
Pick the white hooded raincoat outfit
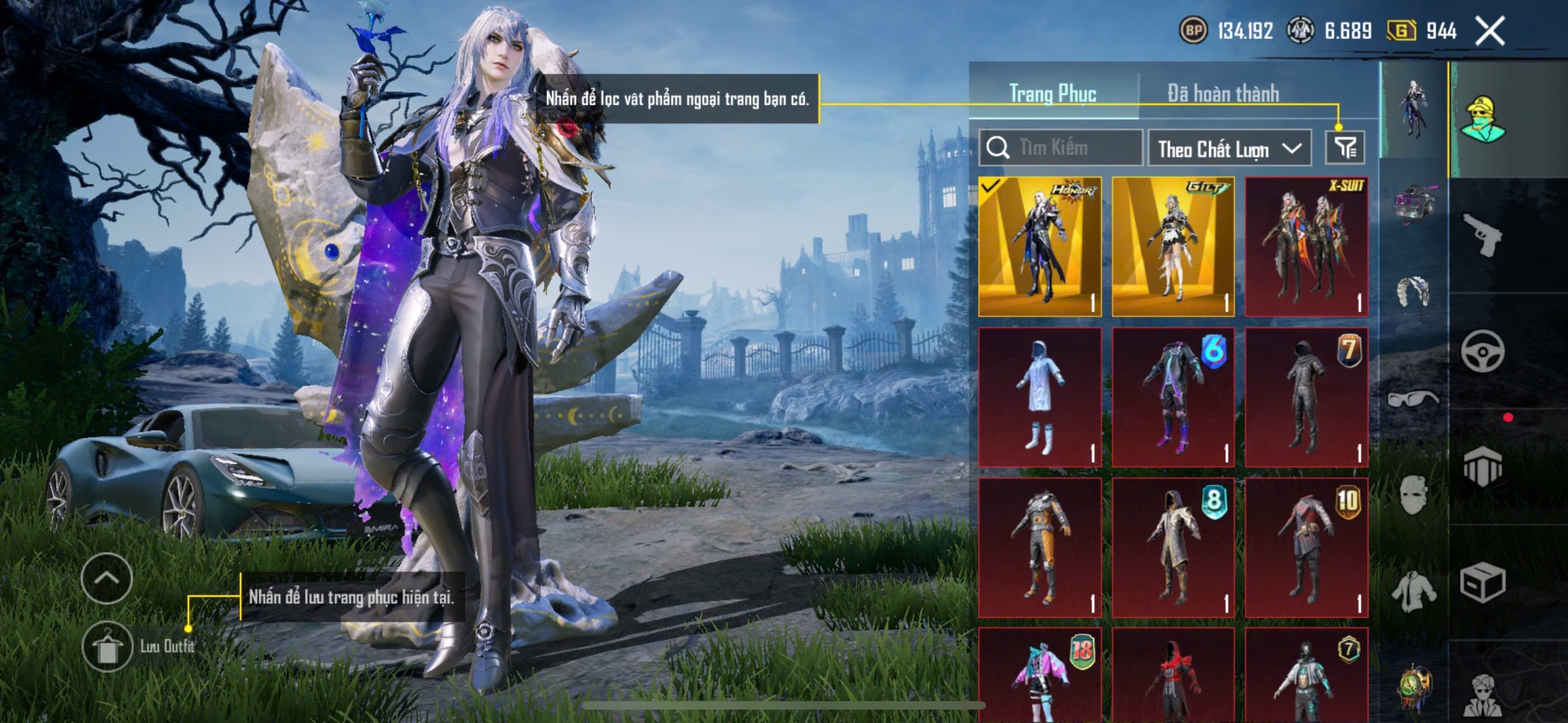pos(1040,397)
